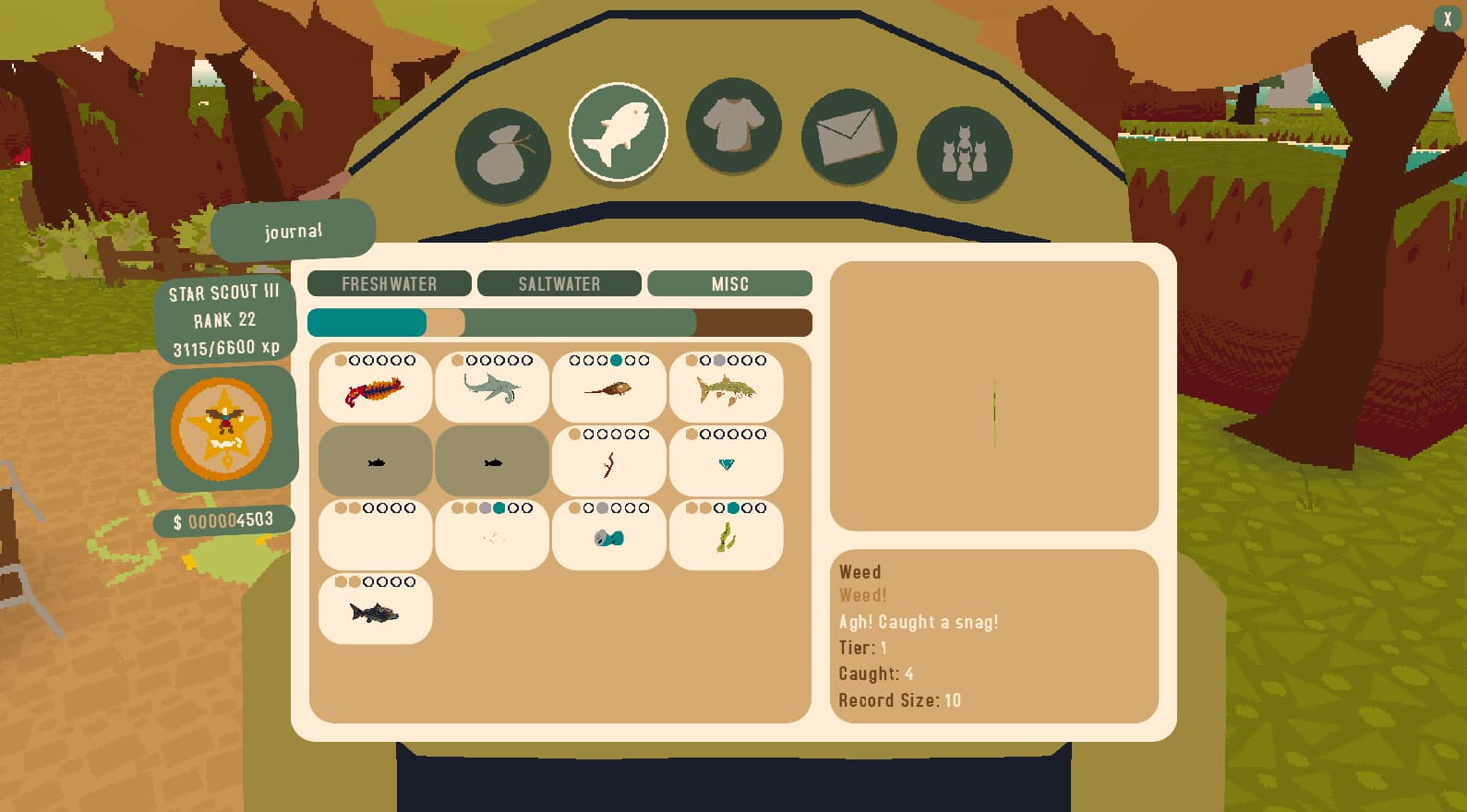1467x812 pixels.
Task: Click an undiscovered fish silhouette entry
Action: [x=375, y=461]
